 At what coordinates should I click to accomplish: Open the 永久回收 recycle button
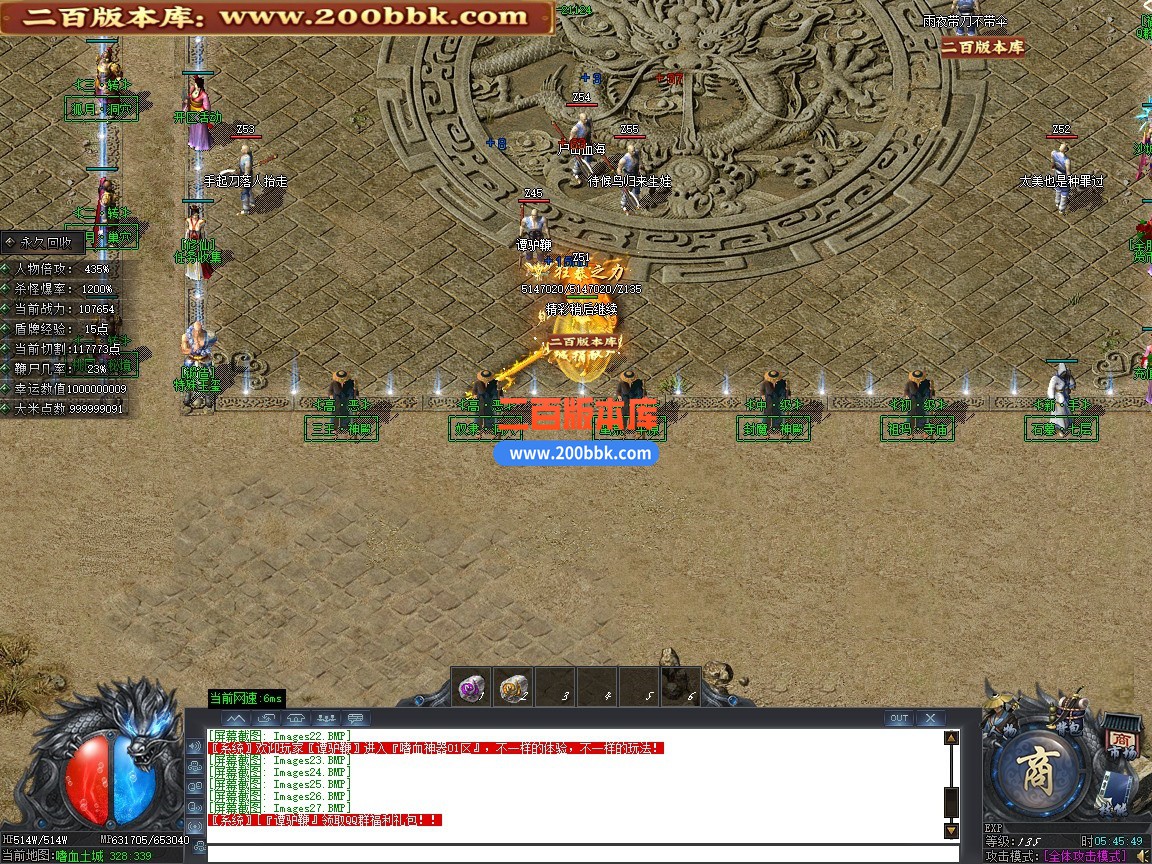point(42,242)
